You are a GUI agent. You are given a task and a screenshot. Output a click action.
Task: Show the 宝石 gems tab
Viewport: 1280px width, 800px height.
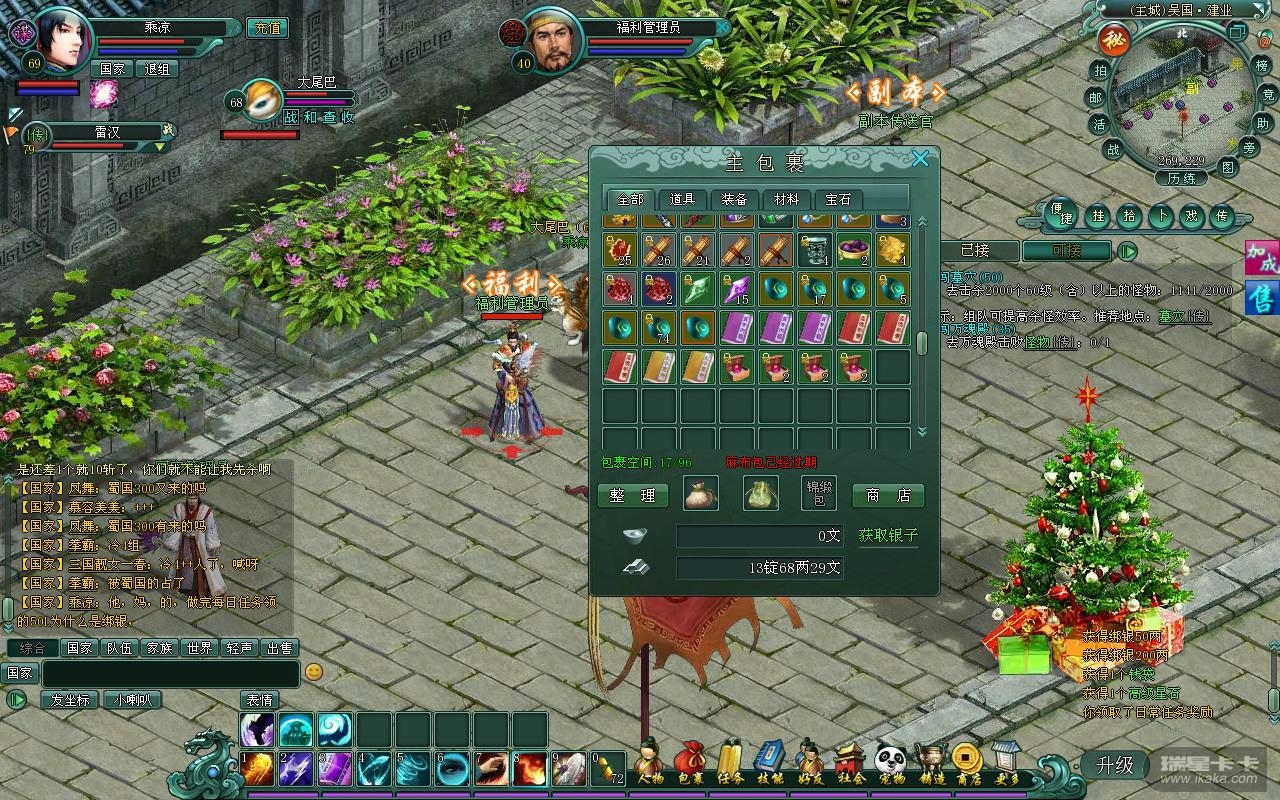pyautogui.click(x=838, y=199)
